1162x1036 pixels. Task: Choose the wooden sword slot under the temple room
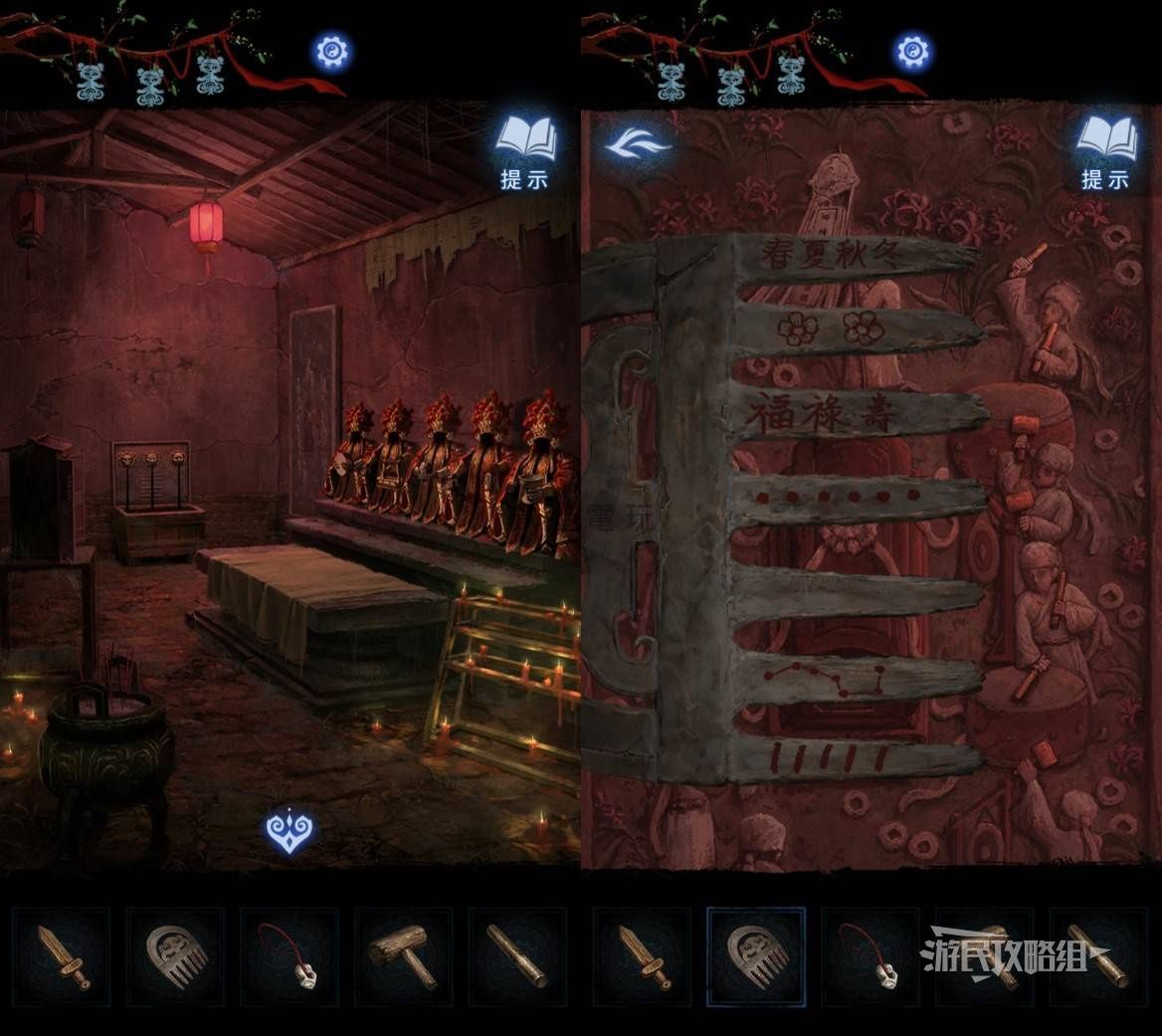click(62, 955)
